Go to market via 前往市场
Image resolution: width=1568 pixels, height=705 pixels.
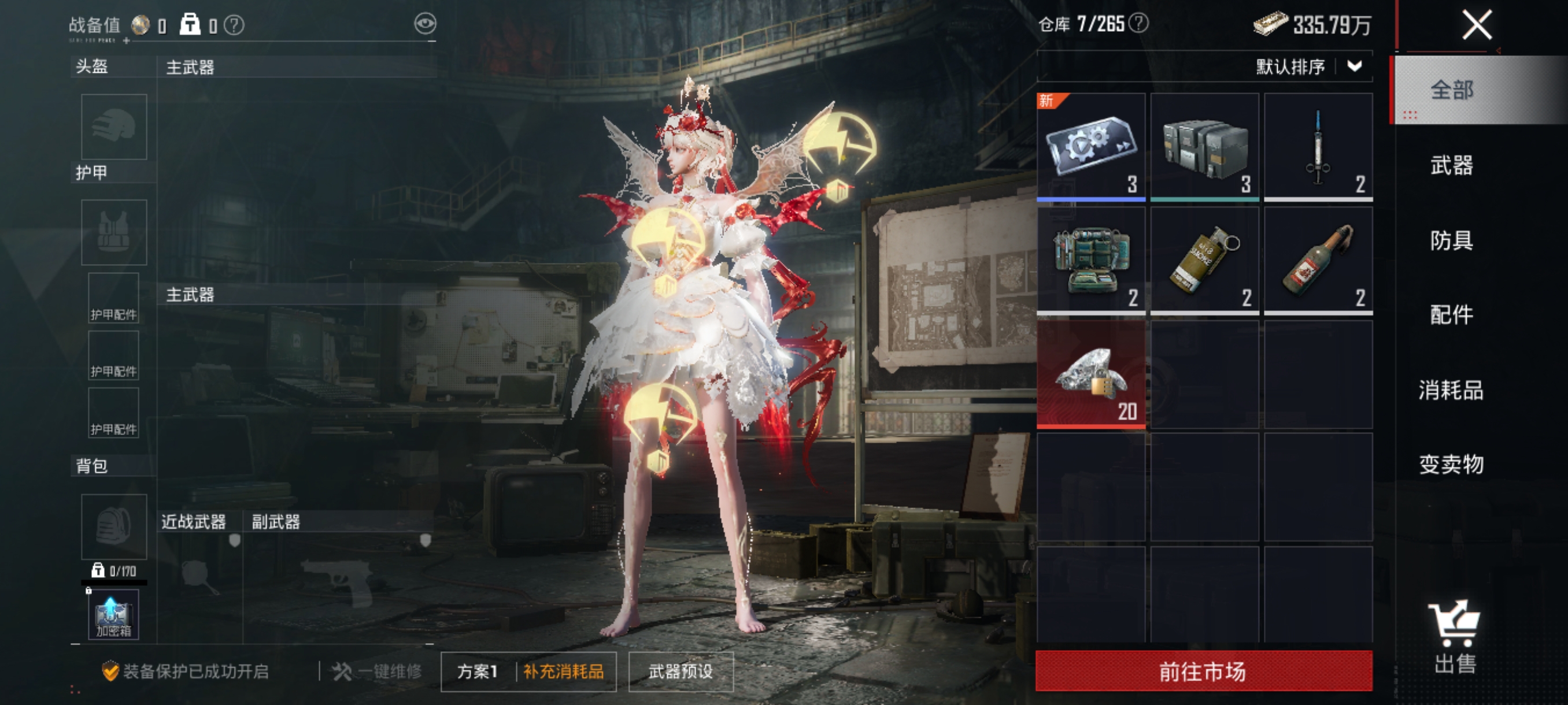[1203, 671]
